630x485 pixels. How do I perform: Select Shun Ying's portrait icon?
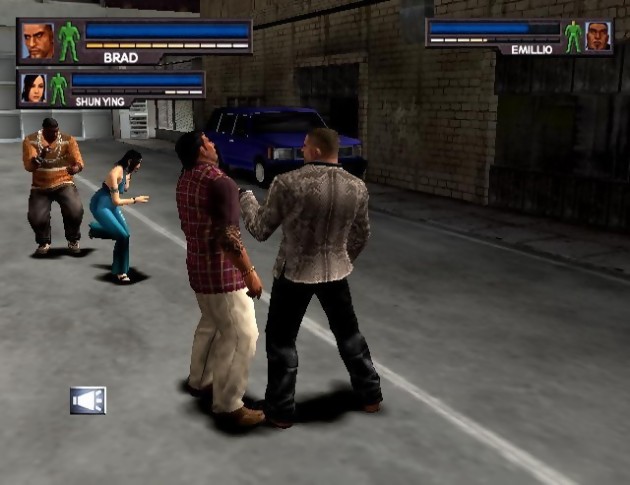(34, 87)
